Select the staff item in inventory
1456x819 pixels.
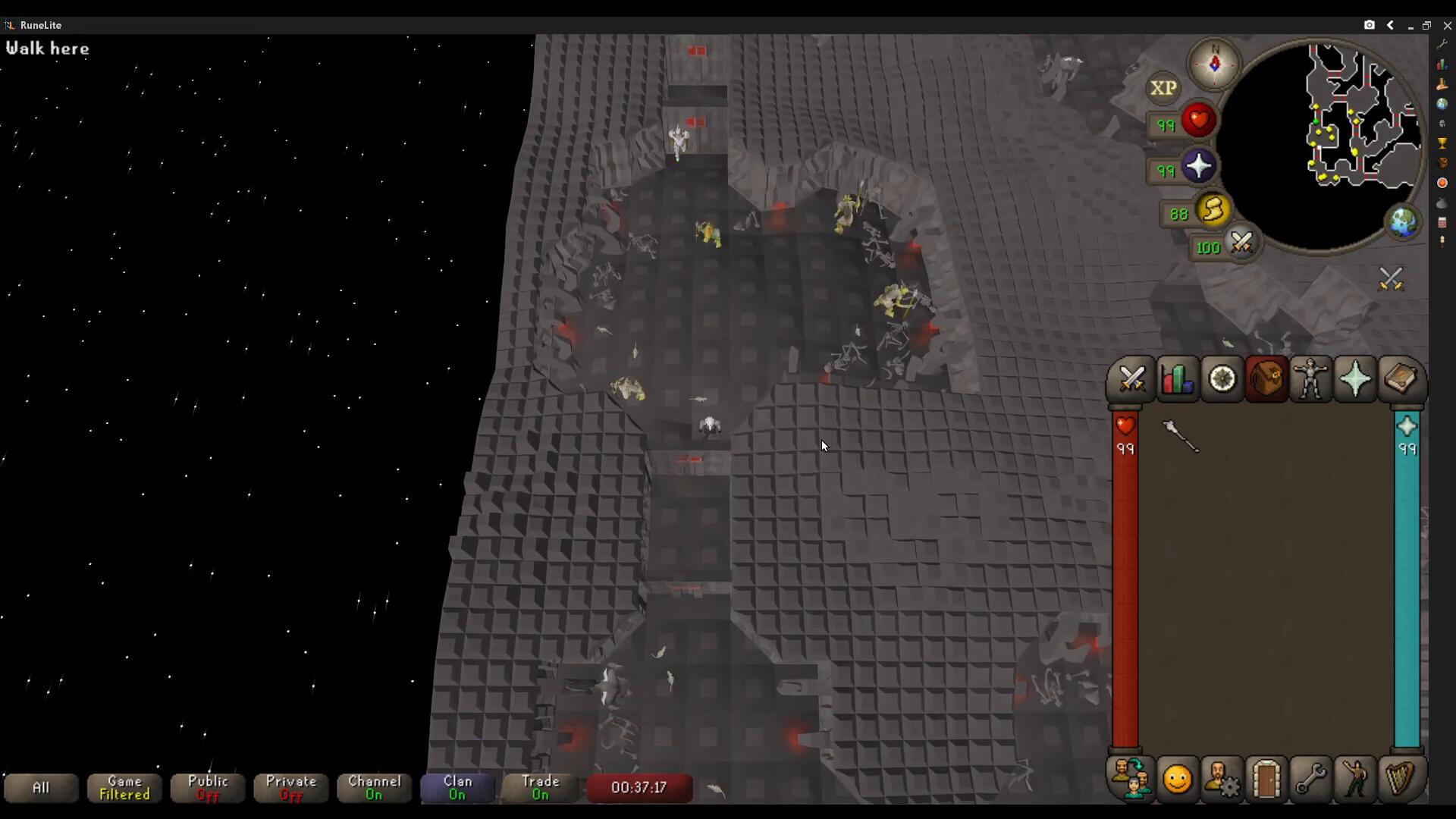pos(1181,437)
